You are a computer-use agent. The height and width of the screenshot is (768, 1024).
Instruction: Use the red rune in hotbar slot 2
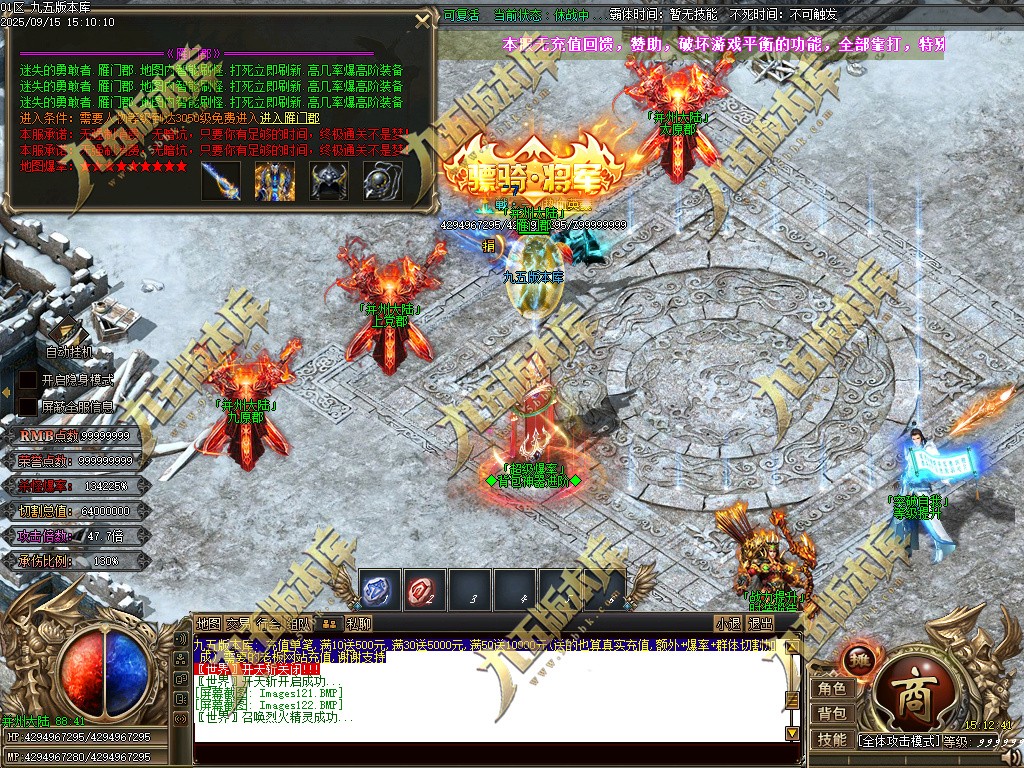pos(425,590)
